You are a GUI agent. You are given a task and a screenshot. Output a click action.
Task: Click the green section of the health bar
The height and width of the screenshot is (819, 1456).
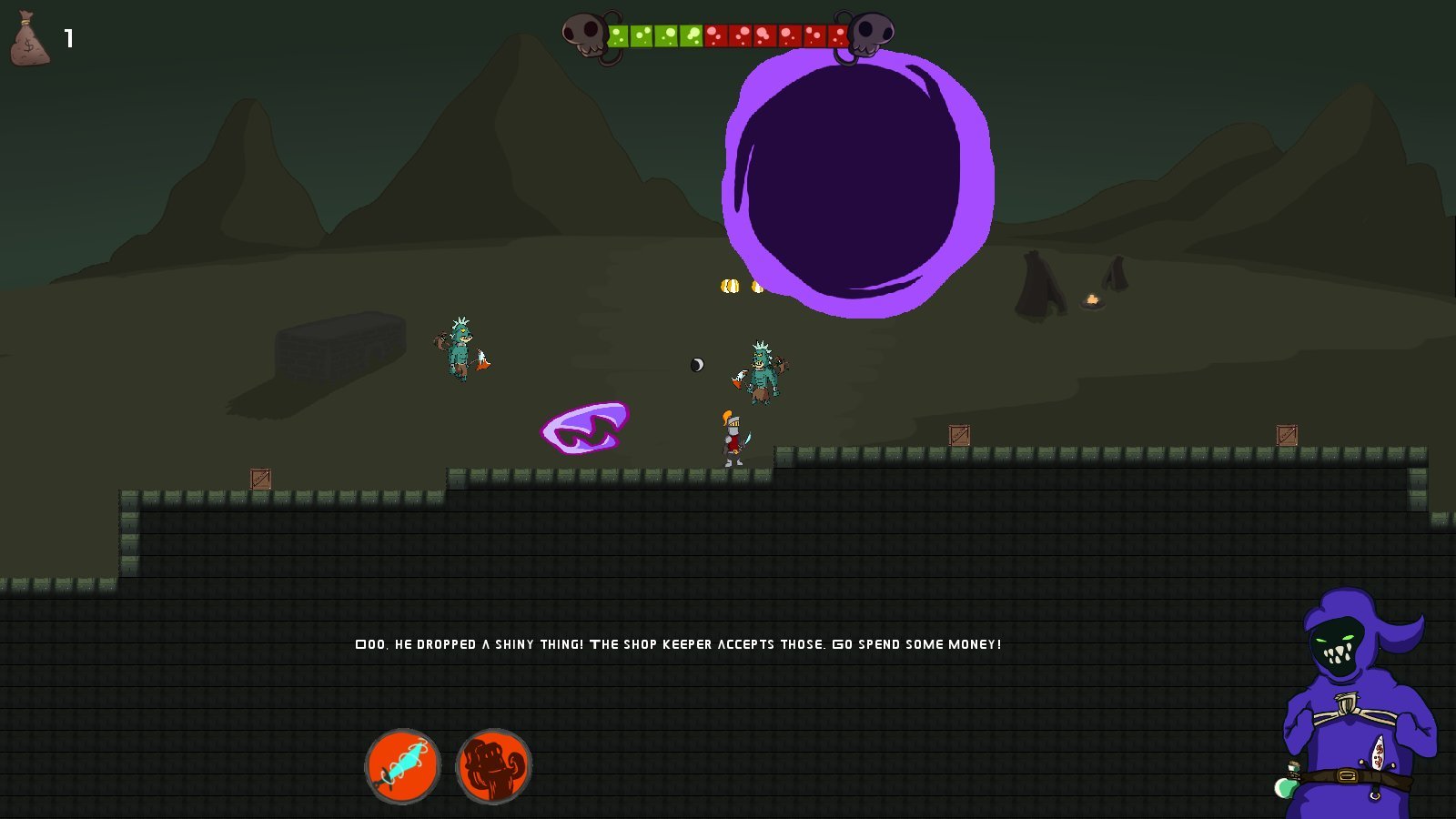[x=655, y=34]
